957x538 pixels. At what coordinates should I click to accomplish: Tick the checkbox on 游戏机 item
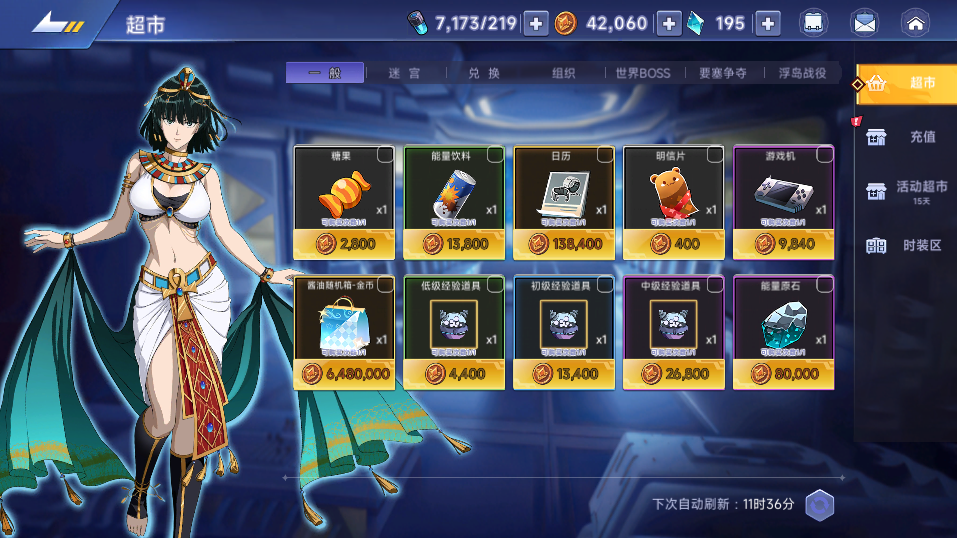point(825,154)
